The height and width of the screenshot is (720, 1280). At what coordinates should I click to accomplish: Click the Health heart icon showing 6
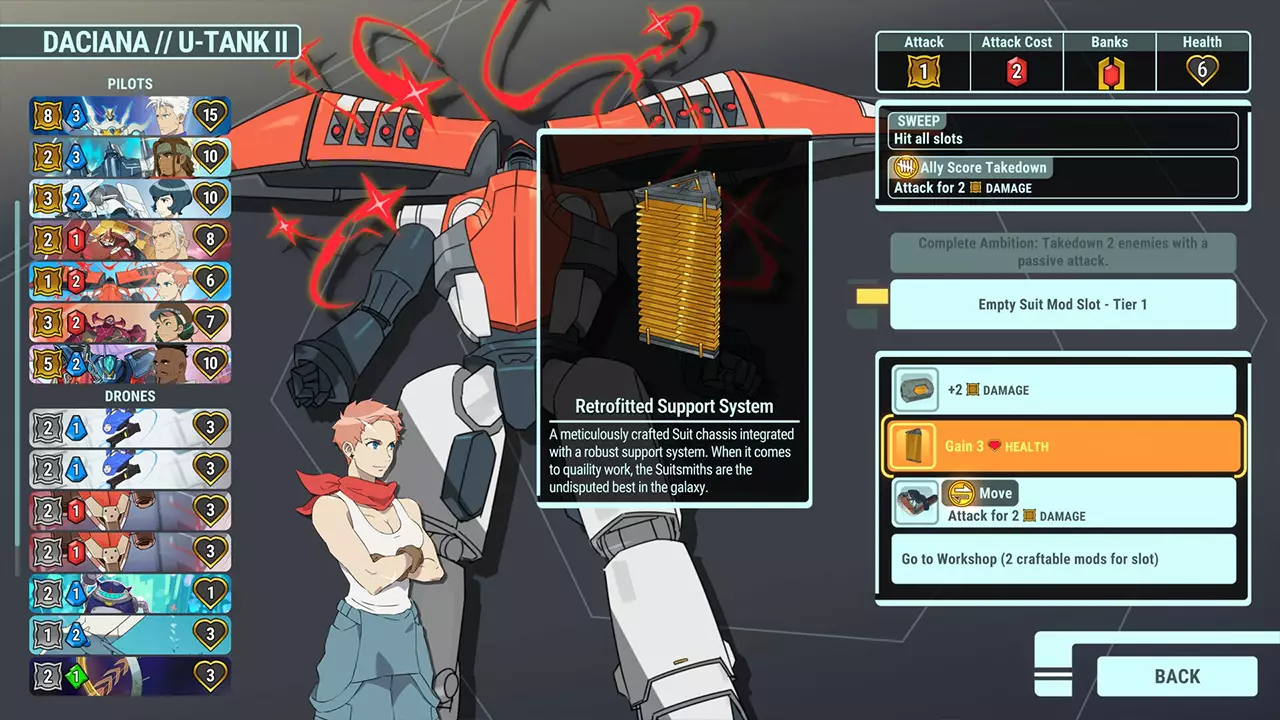(1202, 68)
